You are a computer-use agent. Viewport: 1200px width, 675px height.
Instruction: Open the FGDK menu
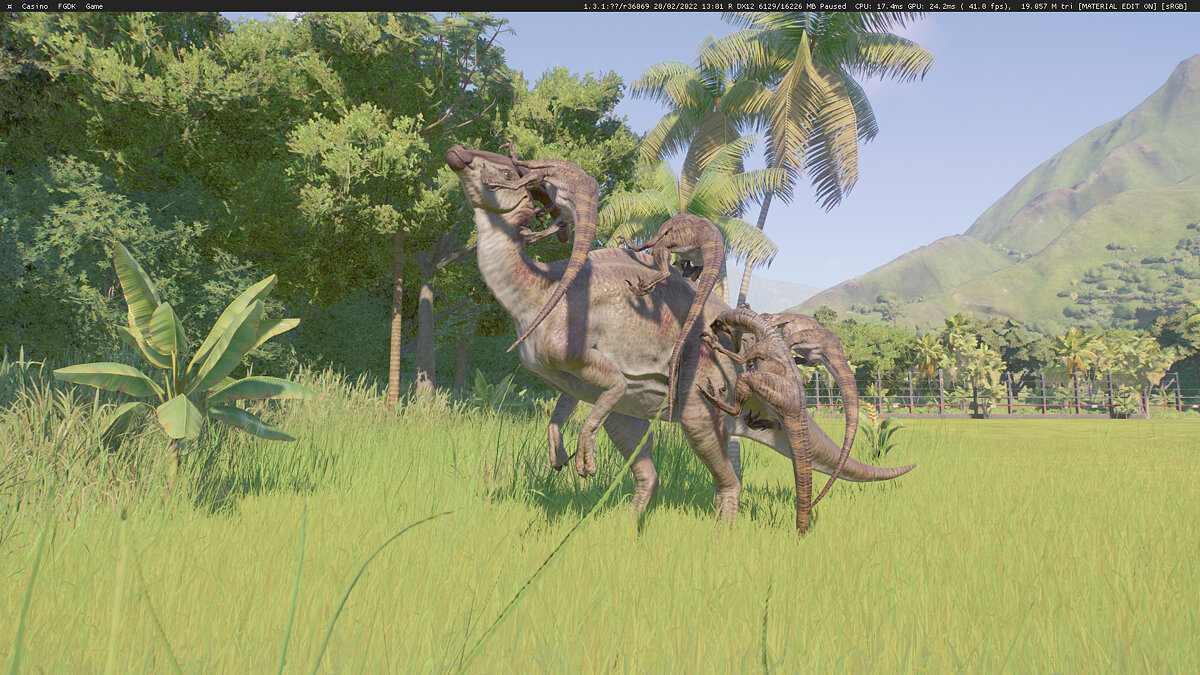[67, 6]
